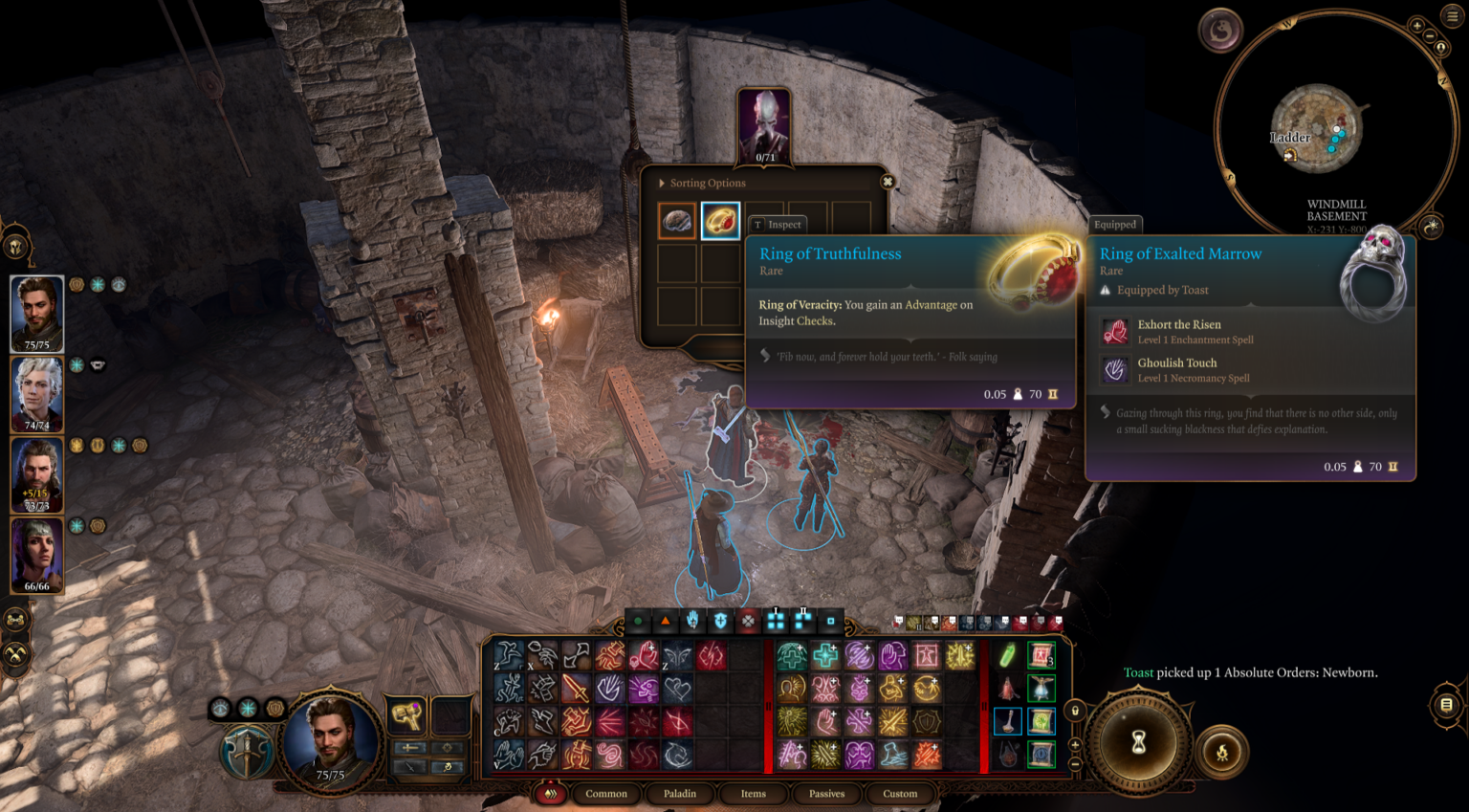Screen dimensions: 1469x812
Task: Select the Ring of Truthfulness loot slot
Action: [720, 221]
